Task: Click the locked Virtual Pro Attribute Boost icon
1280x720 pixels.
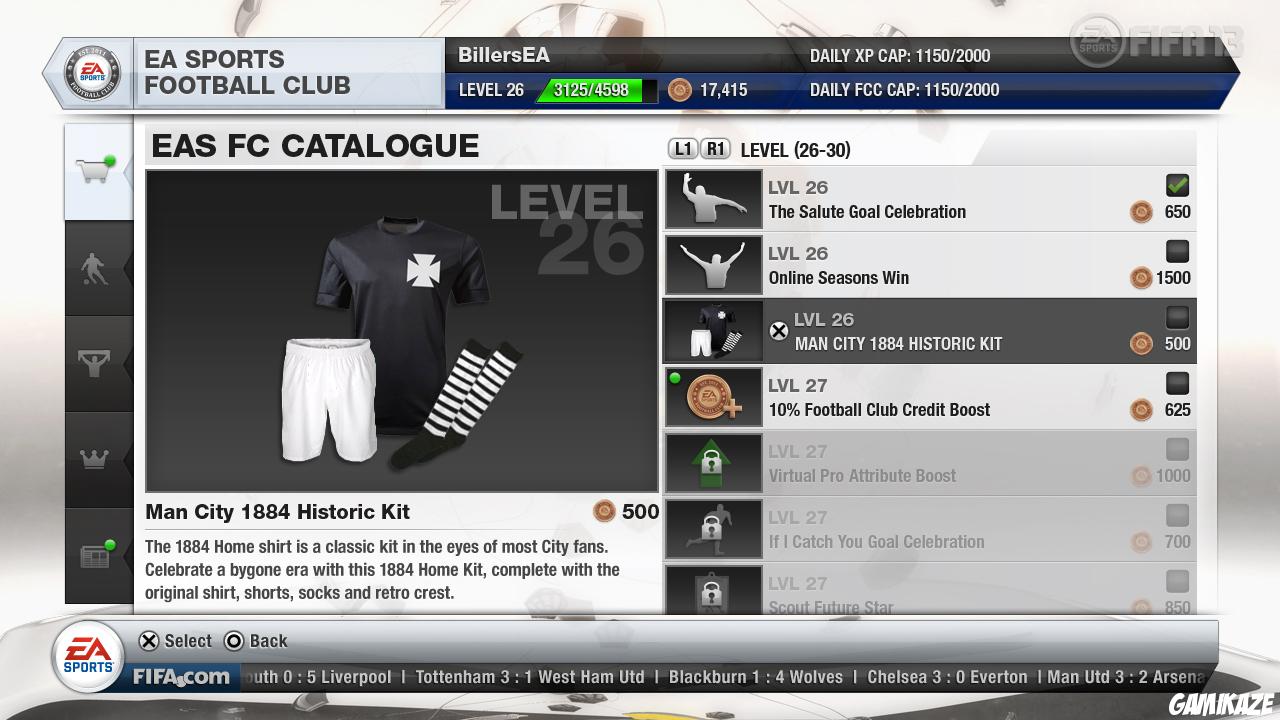Action: [x=713, y=462]
